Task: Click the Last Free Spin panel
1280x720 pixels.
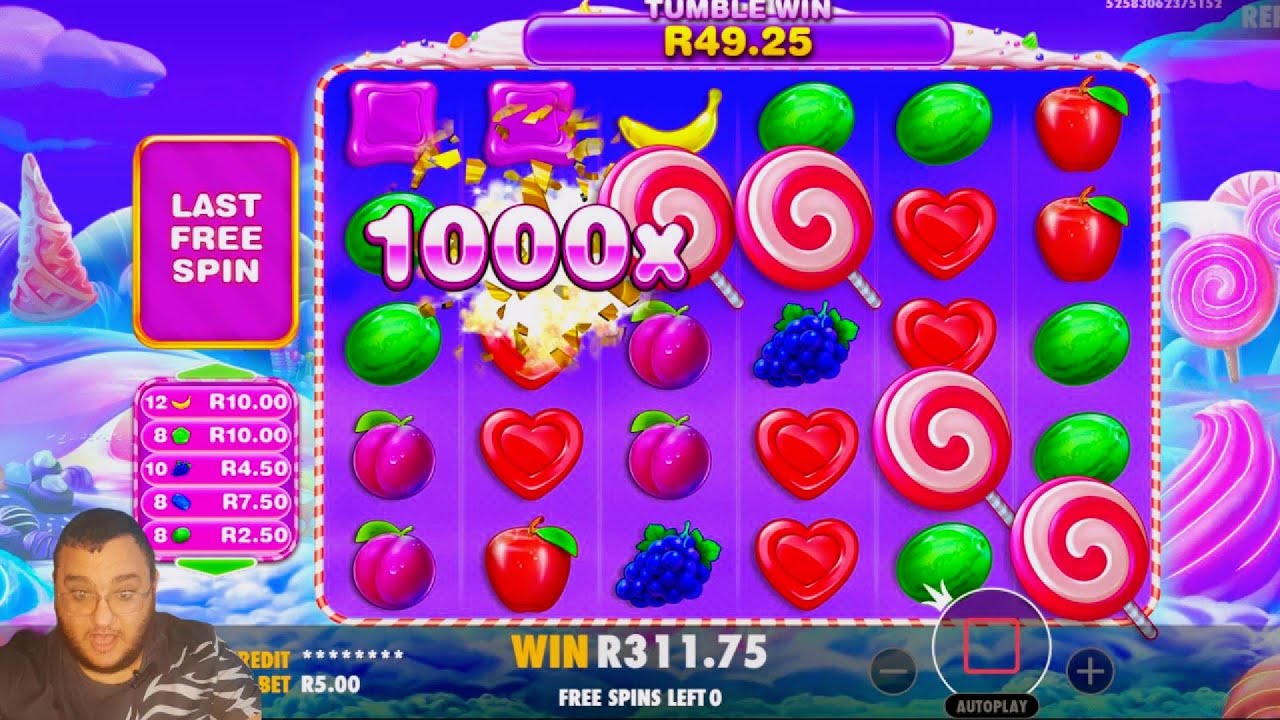Action: click(219, 237)
